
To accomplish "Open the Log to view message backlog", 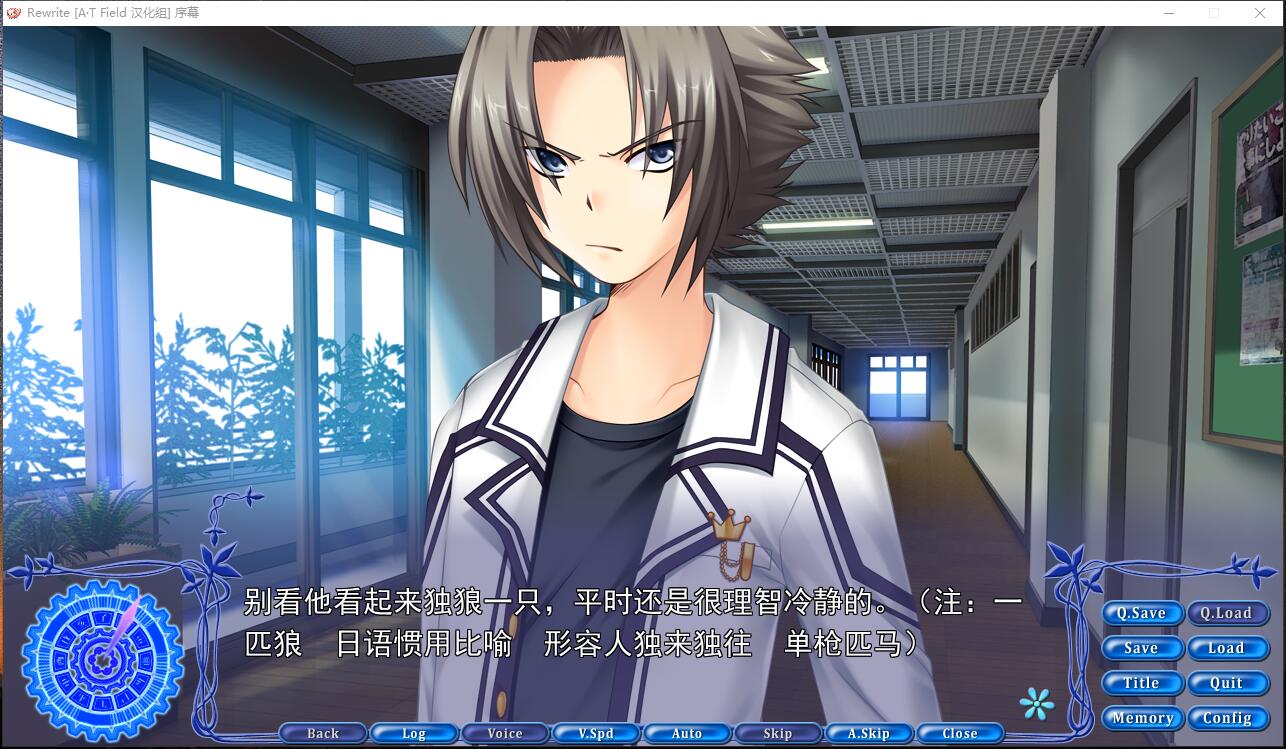I will pyautogui.click(x=414, y=733).
